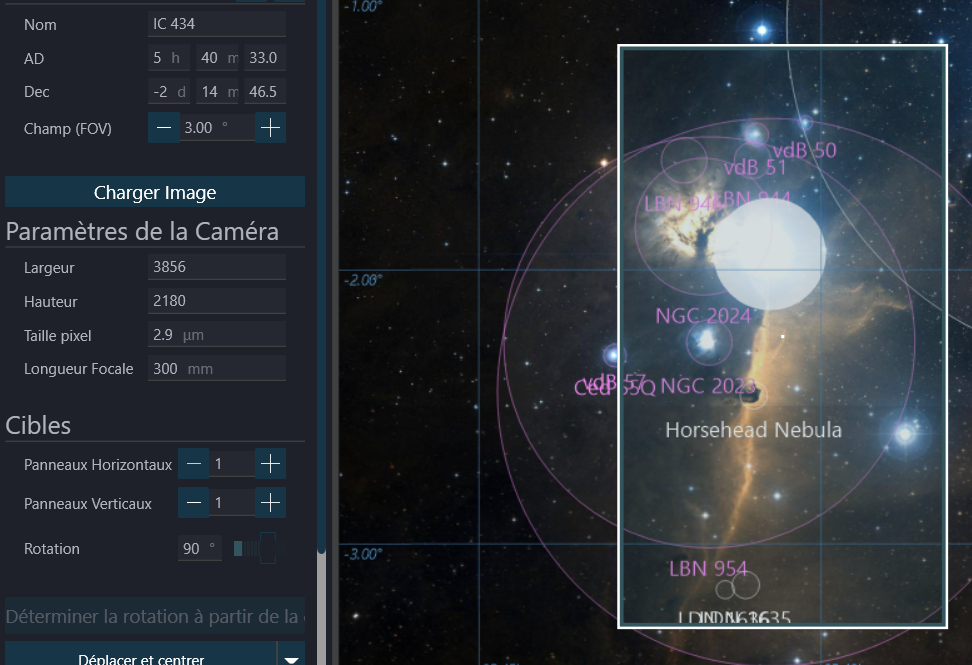
Task: Edit the Taille pixel field
Action: [216, 335]
